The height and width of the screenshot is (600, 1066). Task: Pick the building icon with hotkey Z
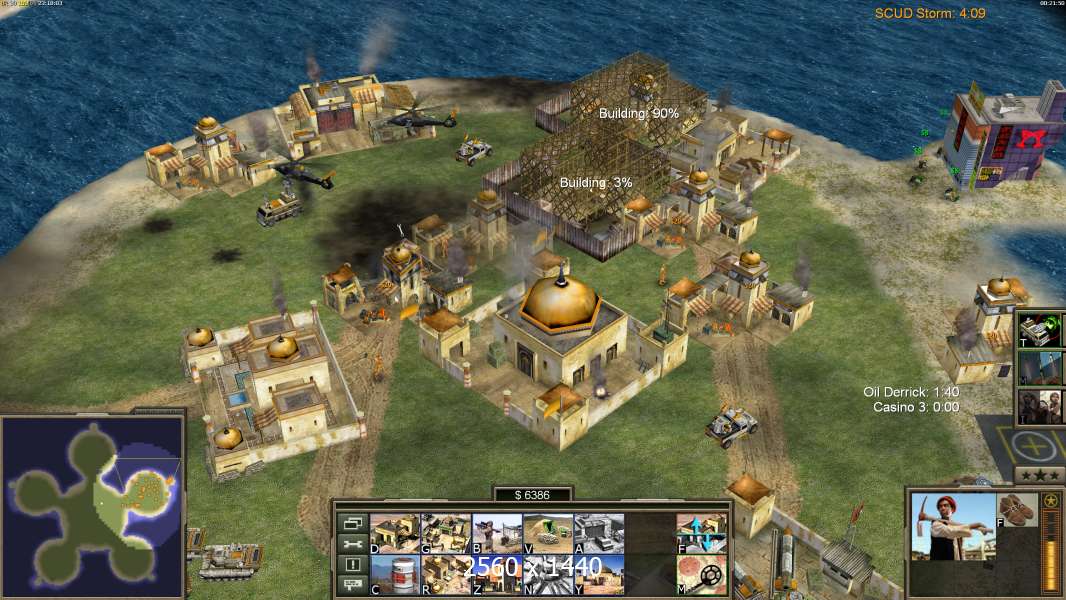click(x=496, y=574)
